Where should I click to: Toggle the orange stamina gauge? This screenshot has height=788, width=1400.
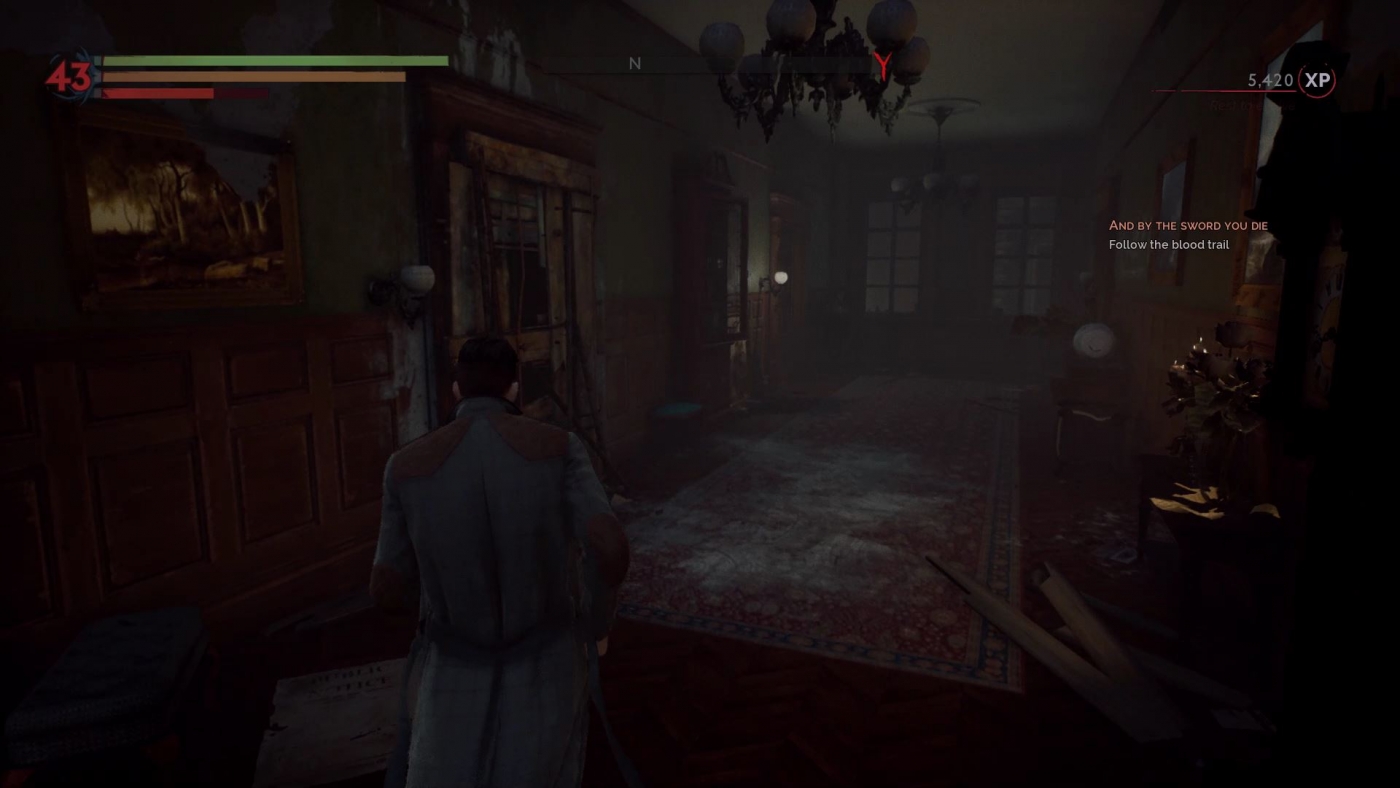(255, 76)
